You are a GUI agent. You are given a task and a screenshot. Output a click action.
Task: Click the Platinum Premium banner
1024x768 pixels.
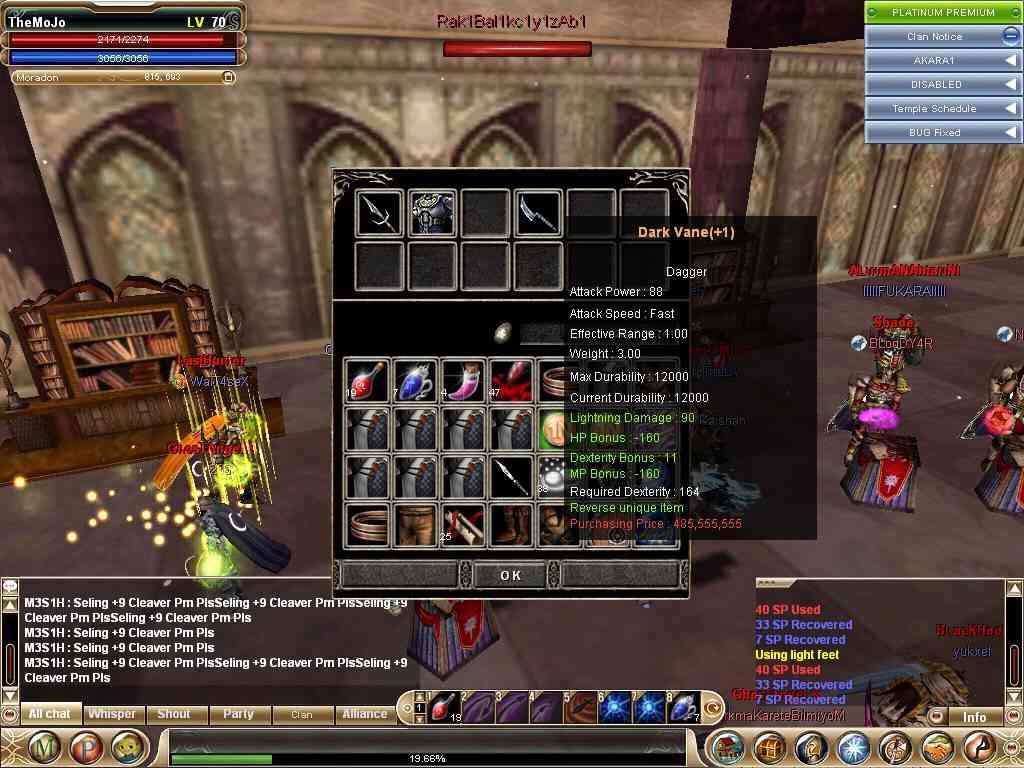tap(943, 12)
